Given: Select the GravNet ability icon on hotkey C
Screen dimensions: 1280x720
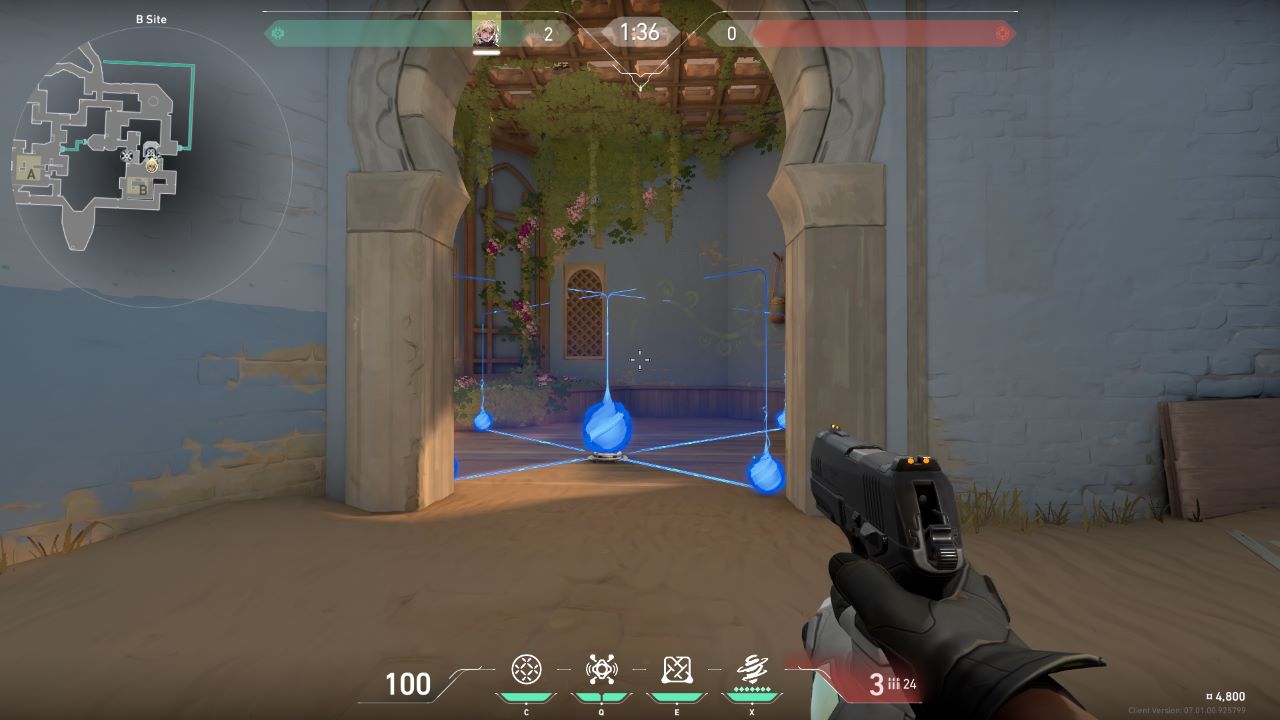Looking at the screenshot, I should click(525, 668).
